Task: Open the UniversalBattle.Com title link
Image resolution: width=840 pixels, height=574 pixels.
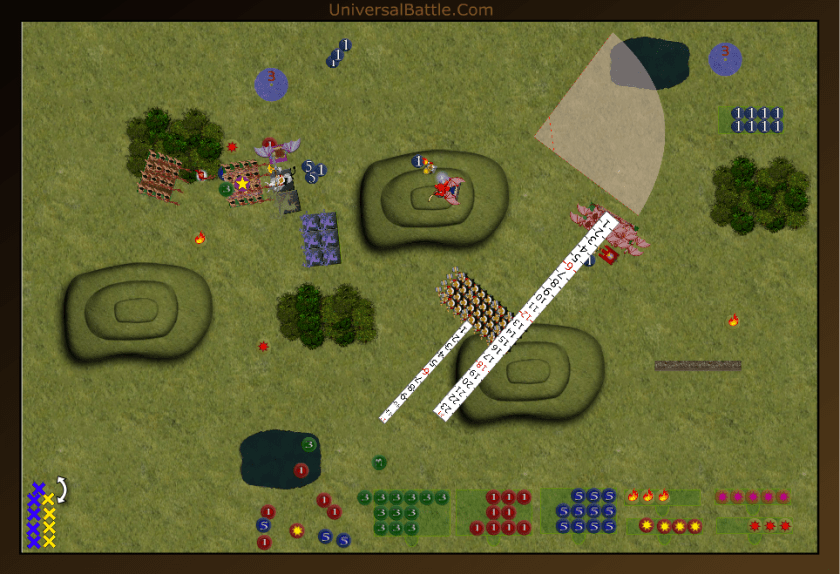Action: click(x=410, y=10)
